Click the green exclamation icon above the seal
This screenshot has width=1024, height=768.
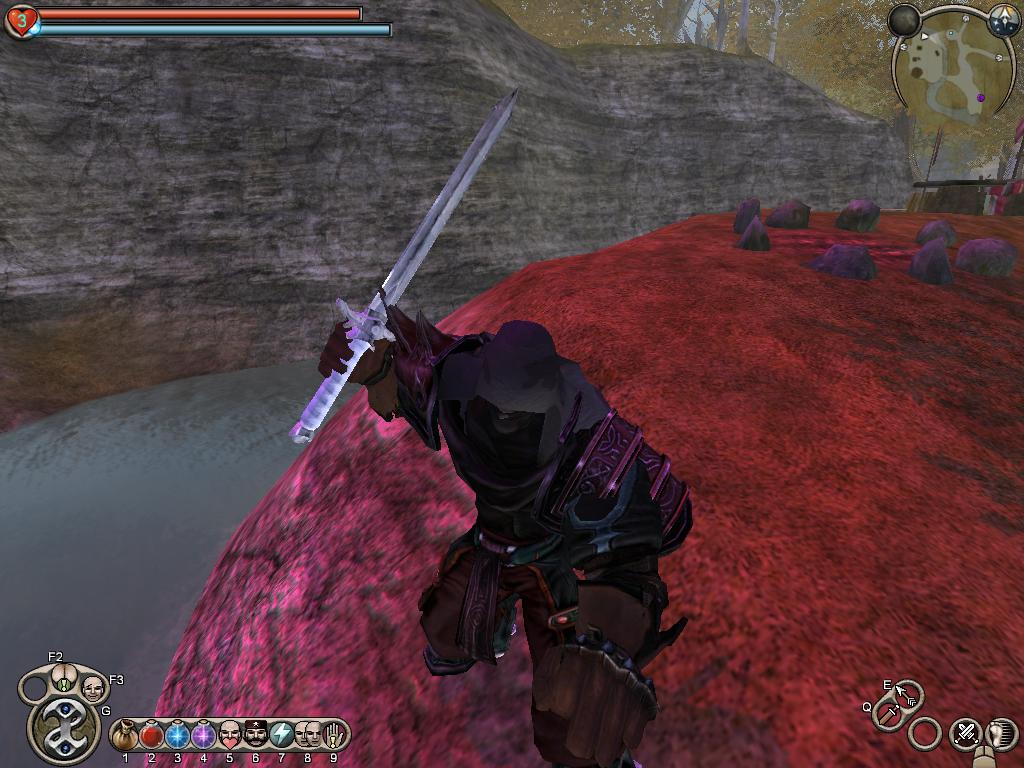pyautogui.click(x=63, y=684)
